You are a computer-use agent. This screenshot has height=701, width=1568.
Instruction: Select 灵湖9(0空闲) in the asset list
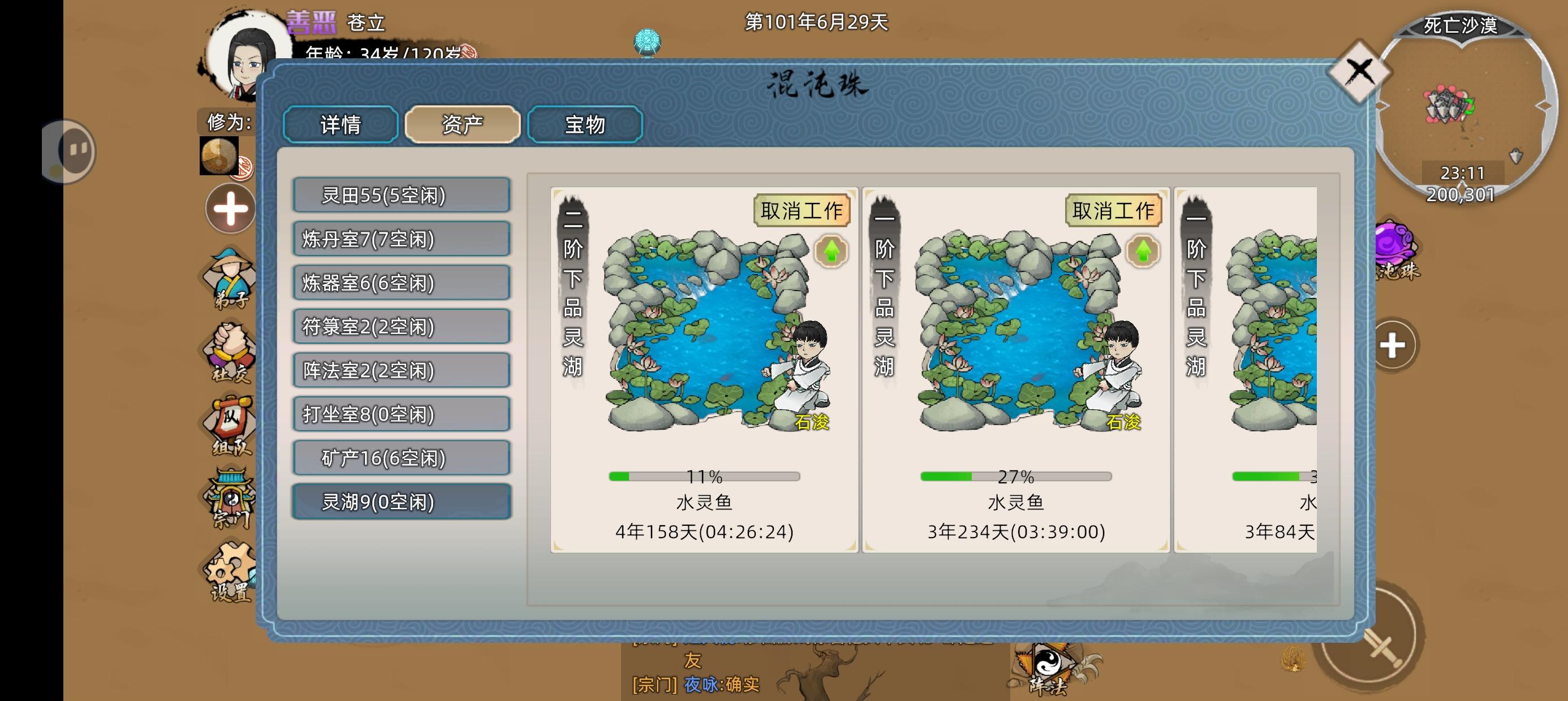pos(401,502)
